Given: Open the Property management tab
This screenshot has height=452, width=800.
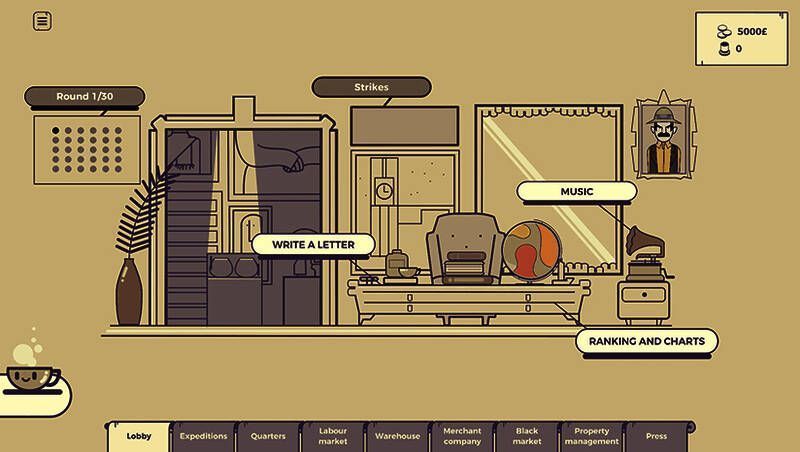Looking at the screenshot, I should click(x=591, y=436).
